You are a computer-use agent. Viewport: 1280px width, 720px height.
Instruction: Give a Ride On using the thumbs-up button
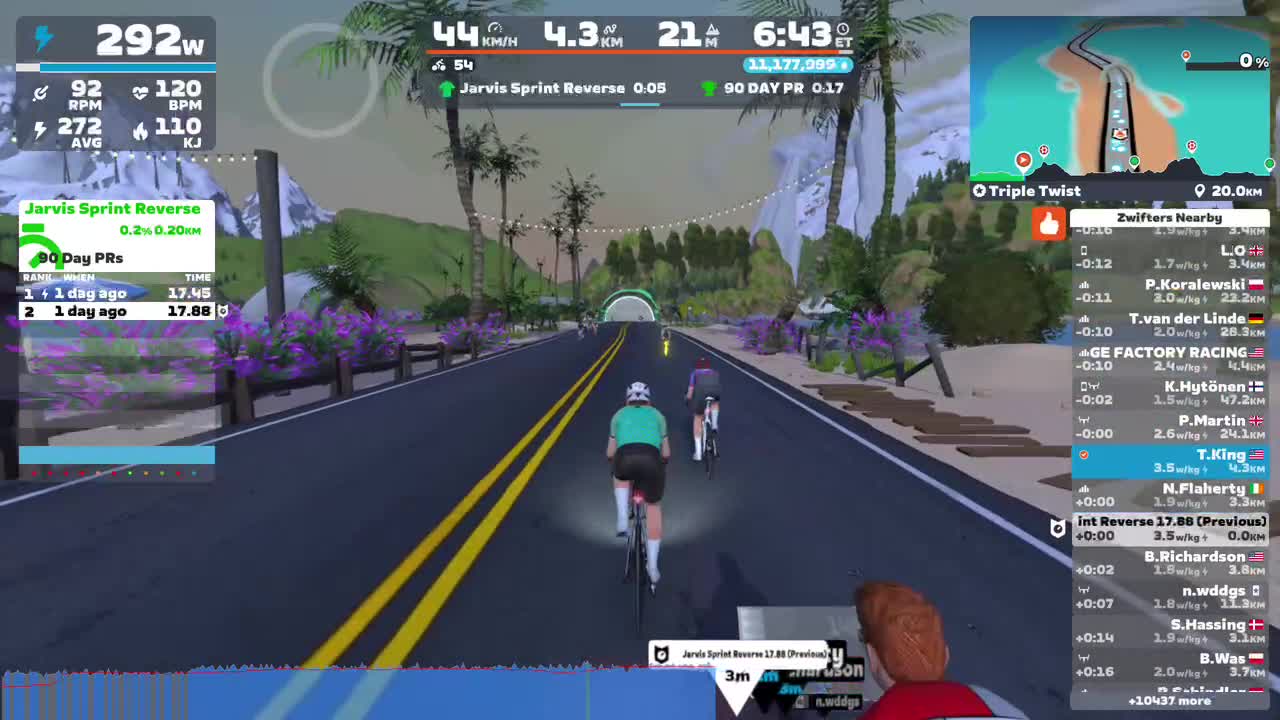pyautogui.click(x=1048, y=225)
